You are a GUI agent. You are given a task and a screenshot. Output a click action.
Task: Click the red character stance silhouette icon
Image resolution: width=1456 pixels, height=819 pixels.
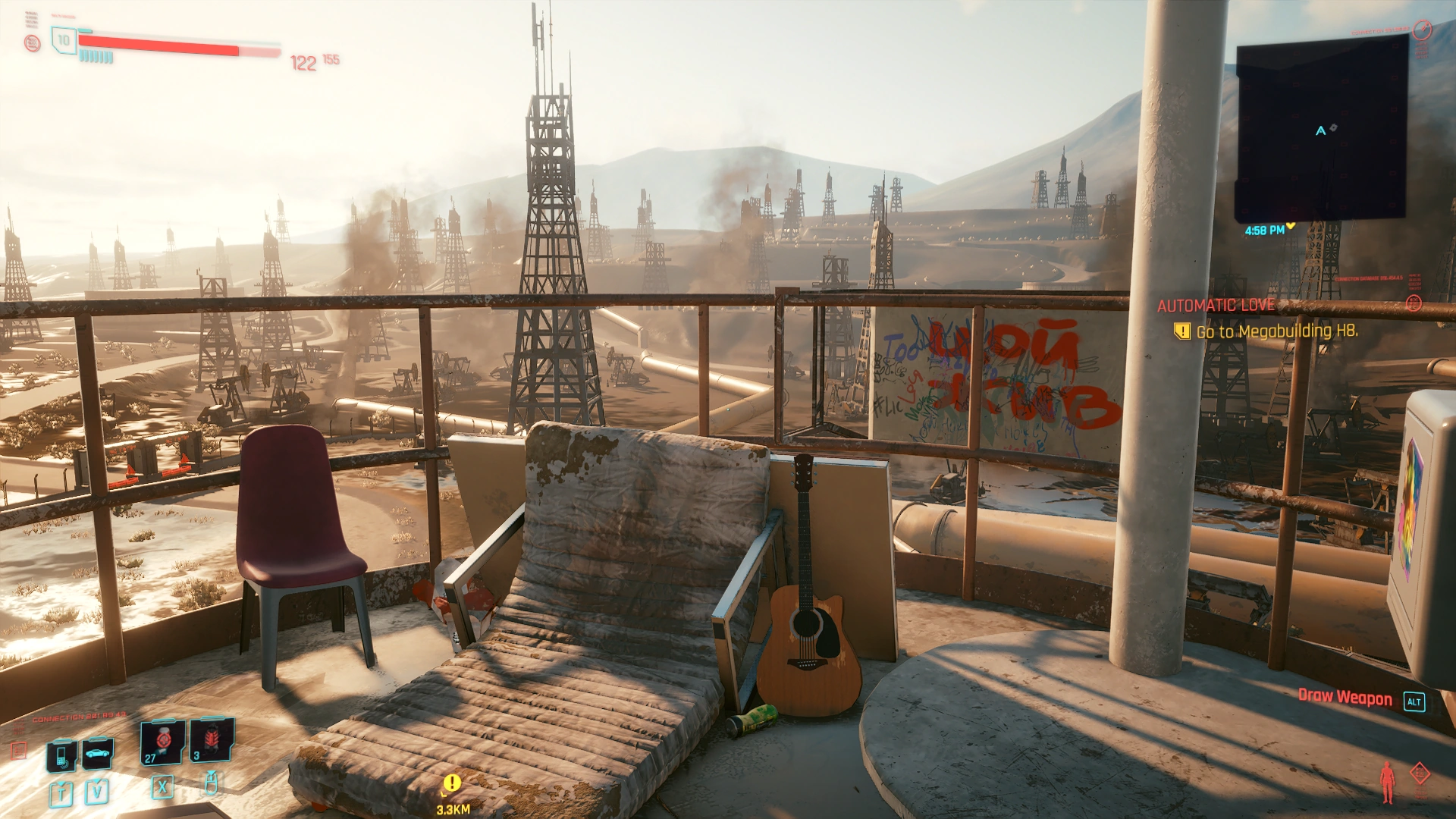[1387, 782]
